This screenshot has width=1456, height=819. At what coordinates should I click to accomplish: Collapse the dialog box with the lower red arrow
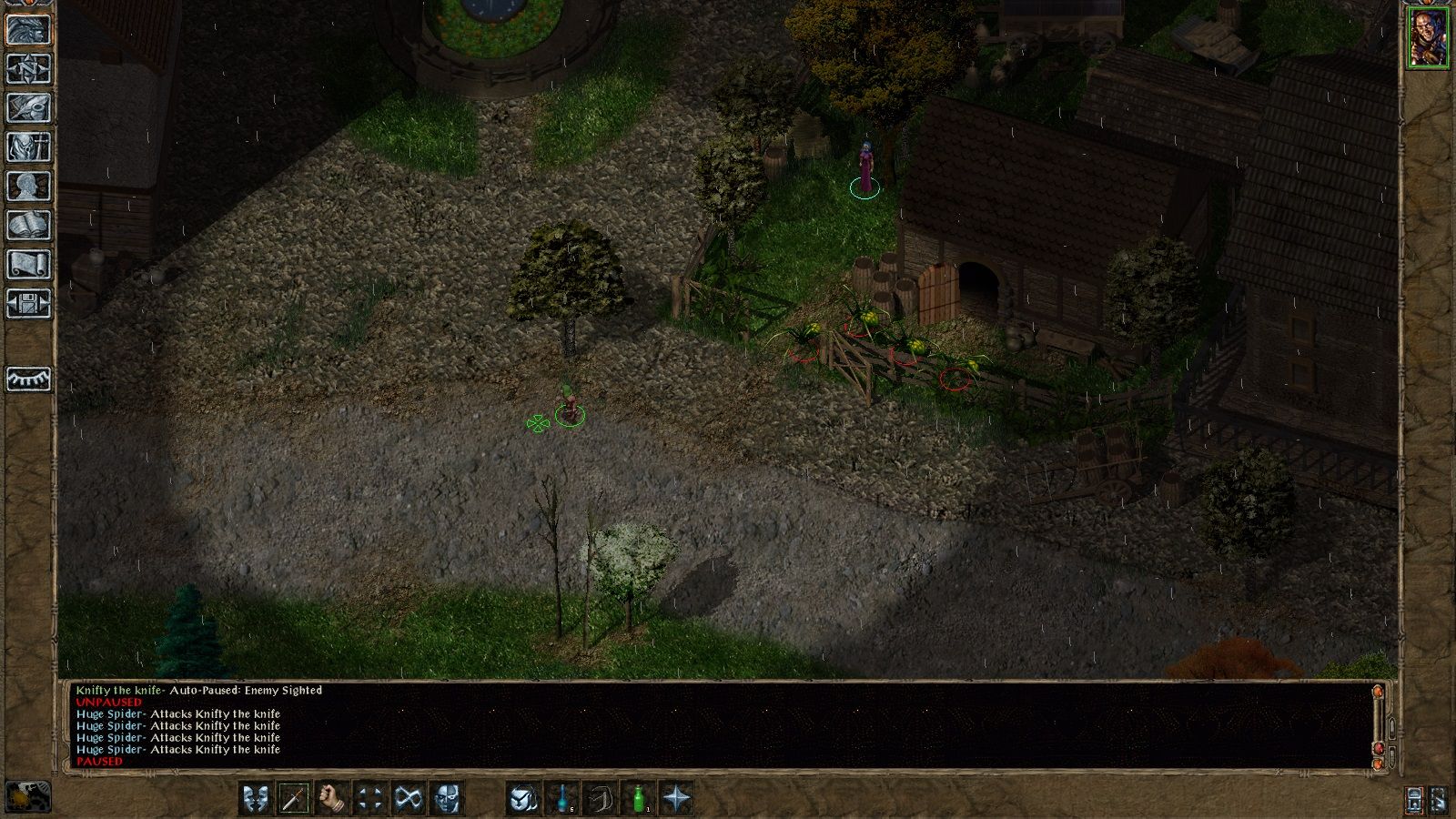point(1378,764)
